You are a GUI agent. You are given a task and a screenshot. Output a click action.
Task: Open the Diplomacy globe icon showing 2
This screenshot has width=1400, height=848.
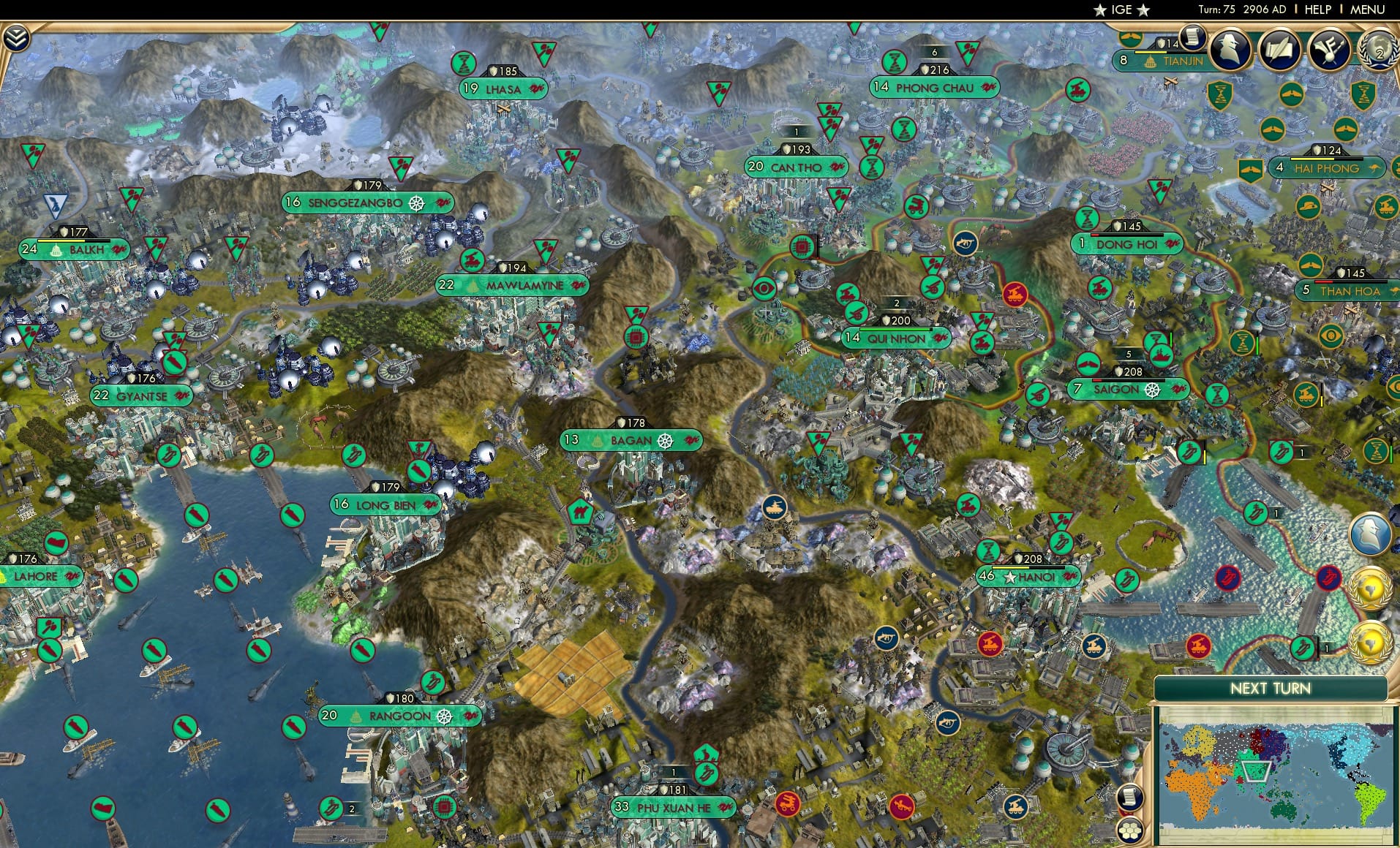click(x=1378, y=50)
